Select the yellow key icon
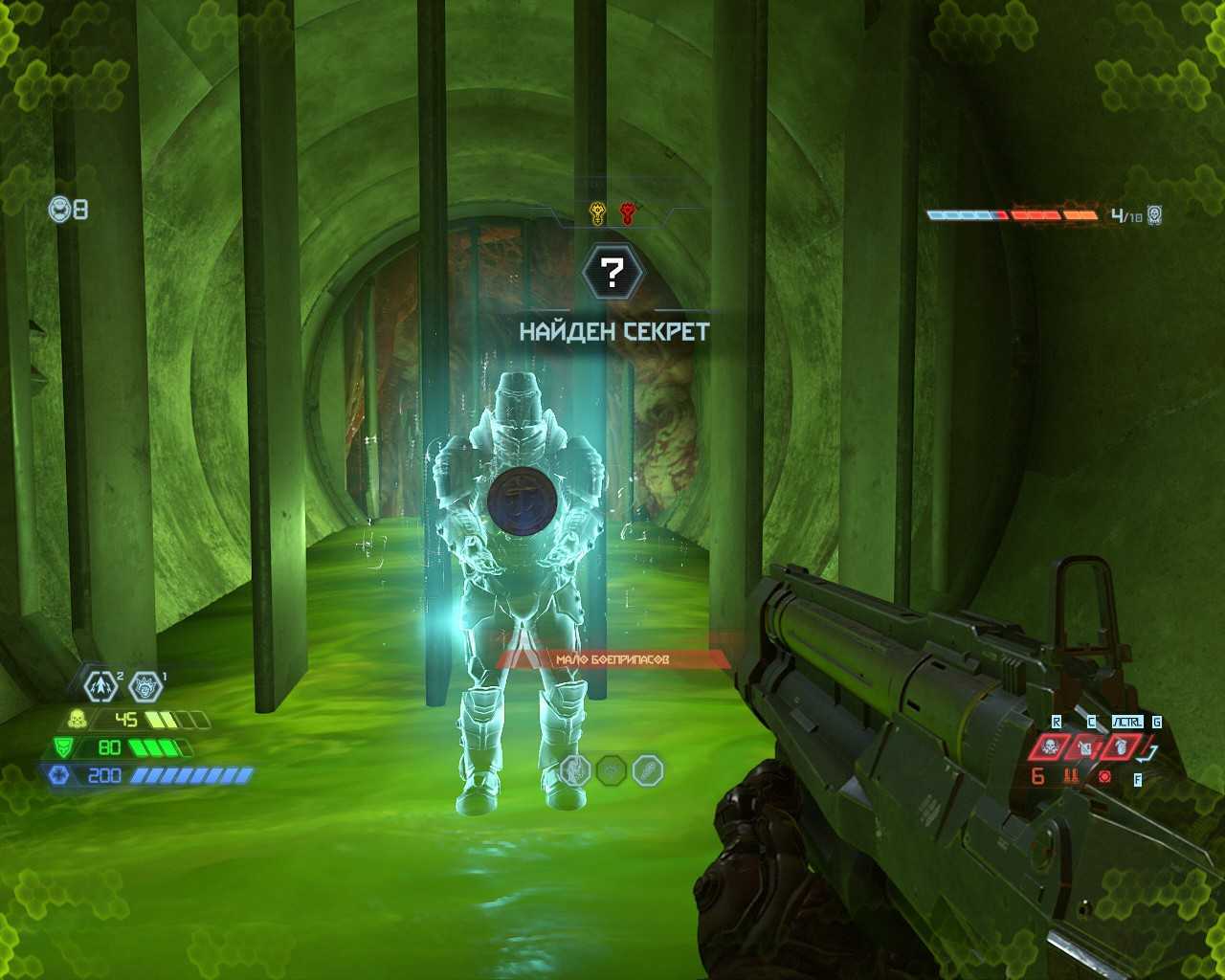 pos(597,213)
